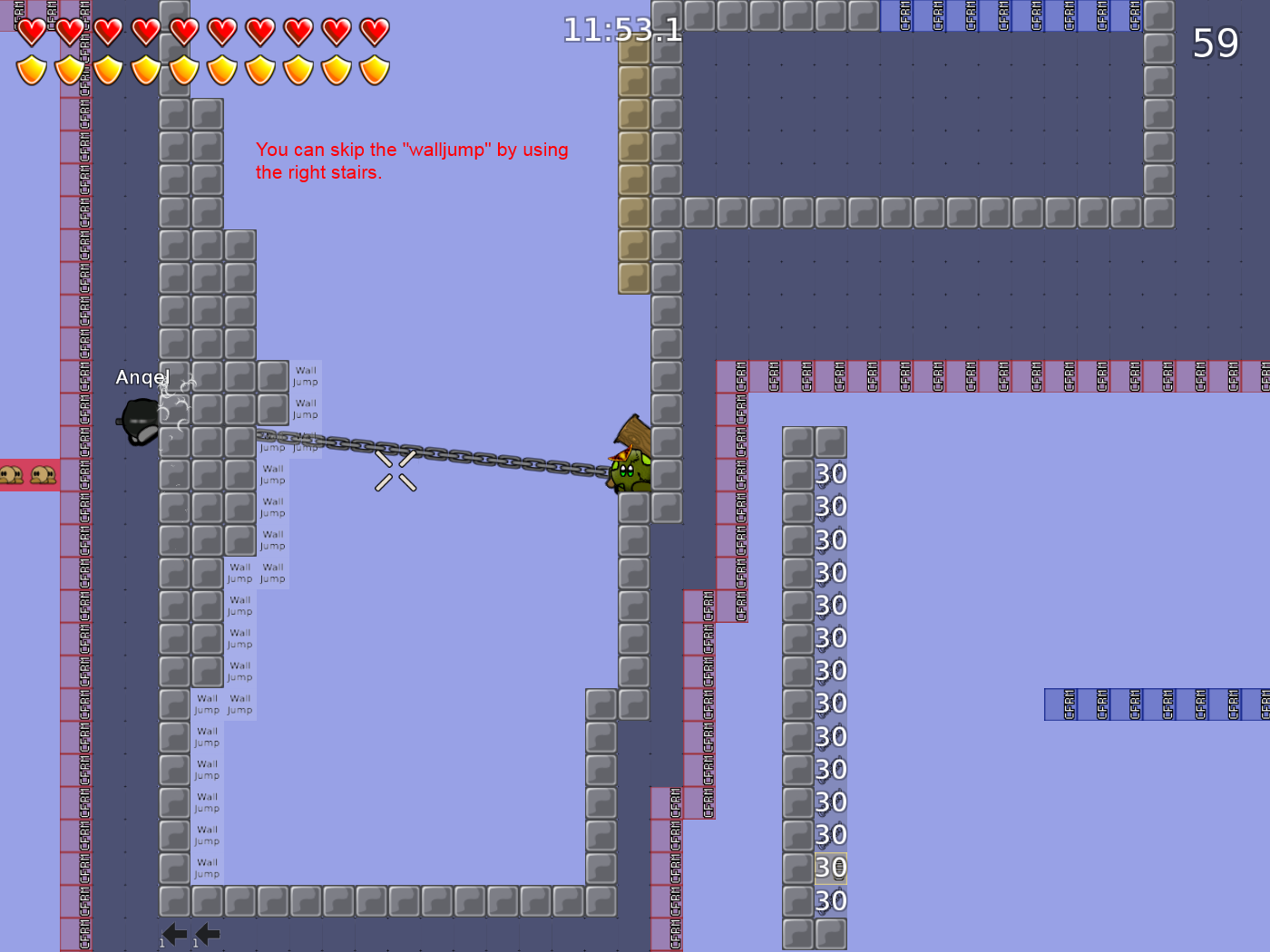Screen dimensions: 1270x952
Task: Expand the second black arrow marked 1
Action: (206, 933)
